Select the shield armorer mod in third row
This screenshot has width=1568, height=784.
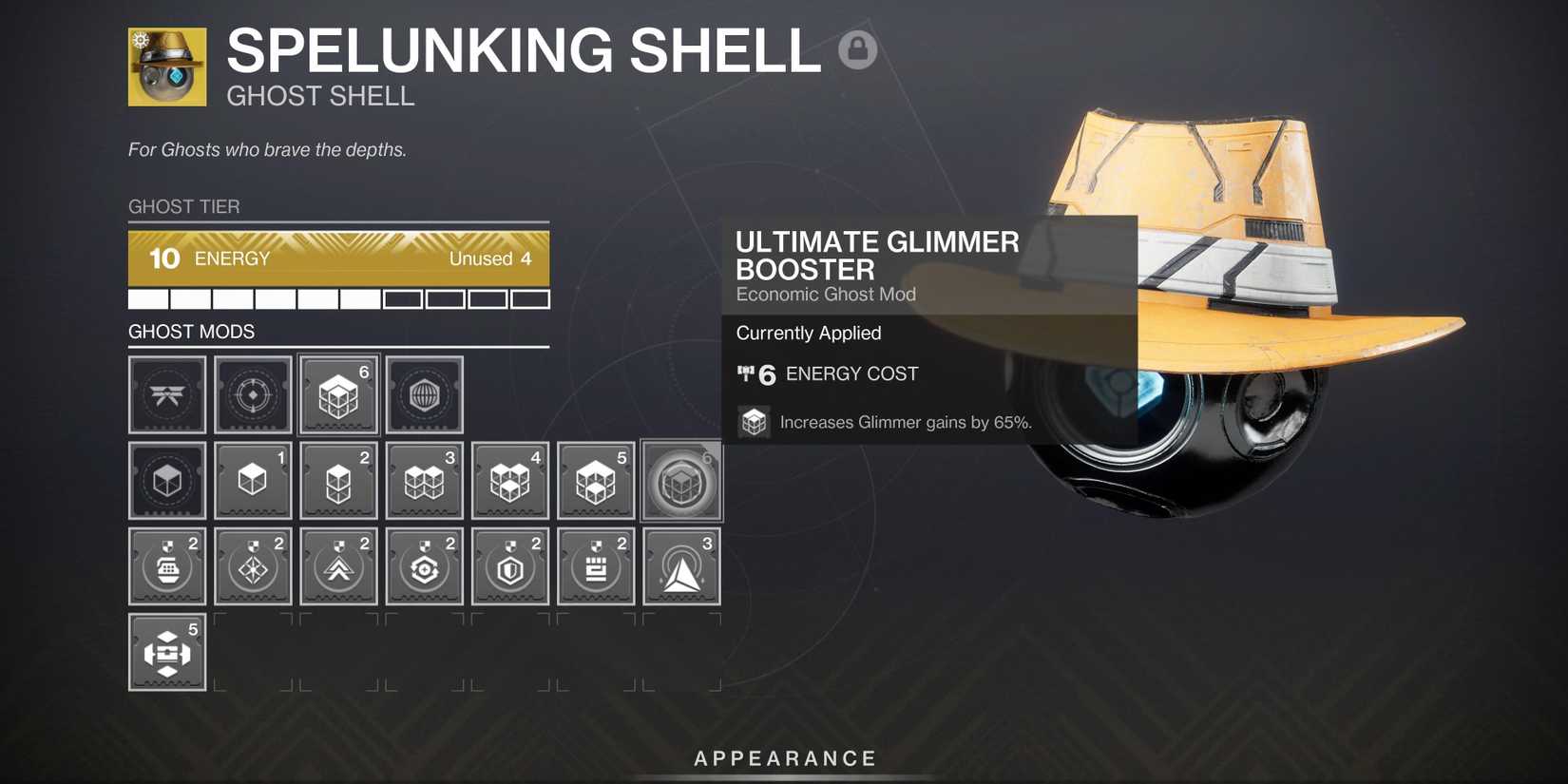[509, 565]
